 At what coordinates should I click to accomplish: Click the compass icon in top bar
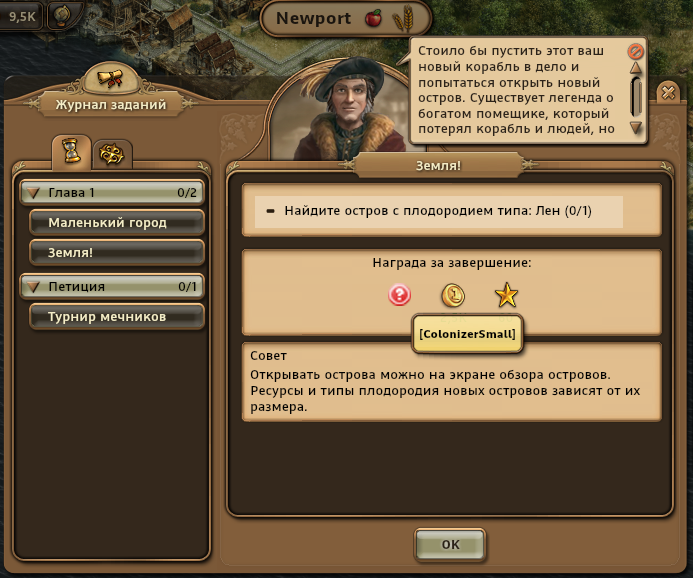coord(62,15)
